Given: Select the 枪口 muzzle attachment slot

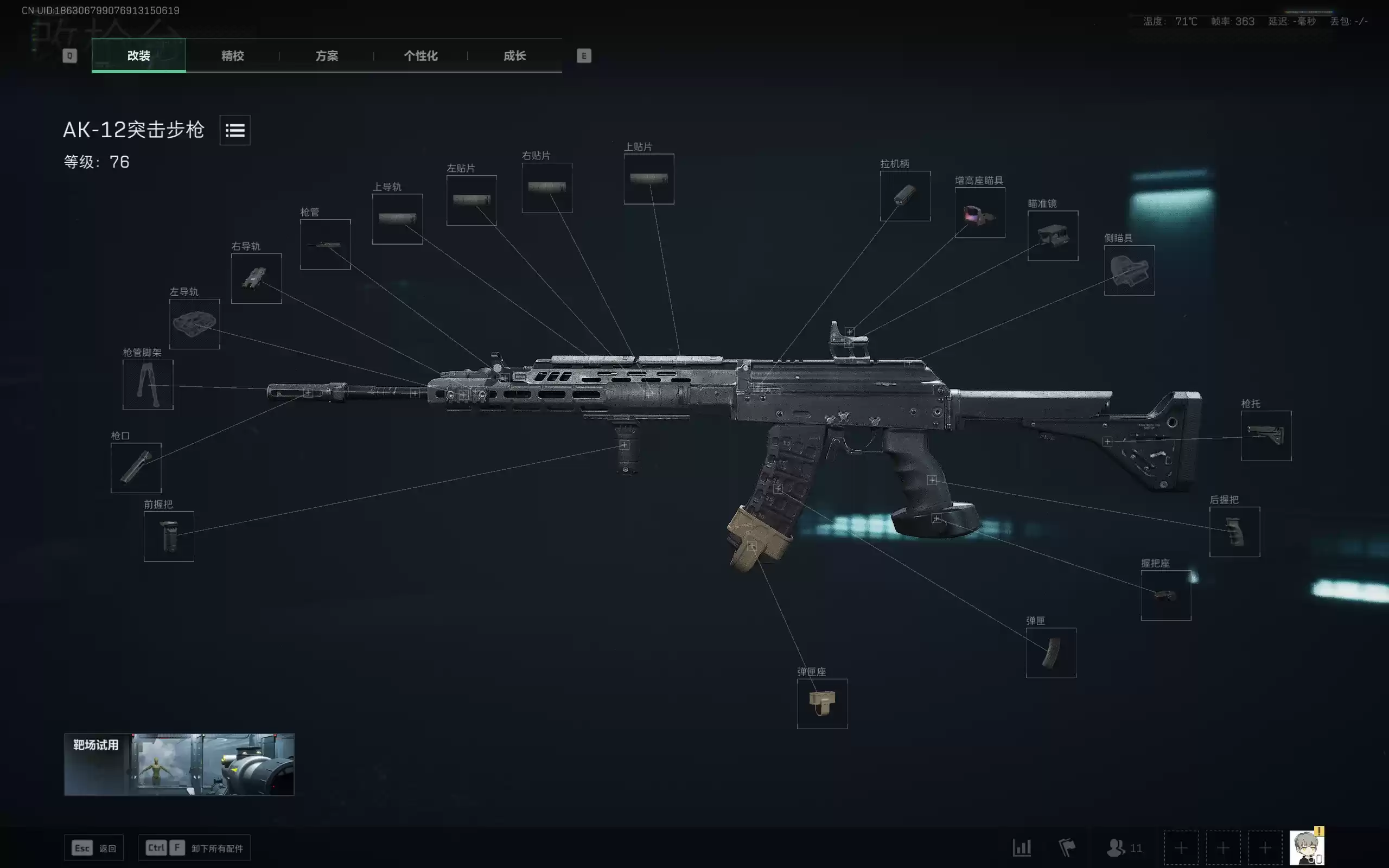Looking at the screenshot, I should click(136, 467).
